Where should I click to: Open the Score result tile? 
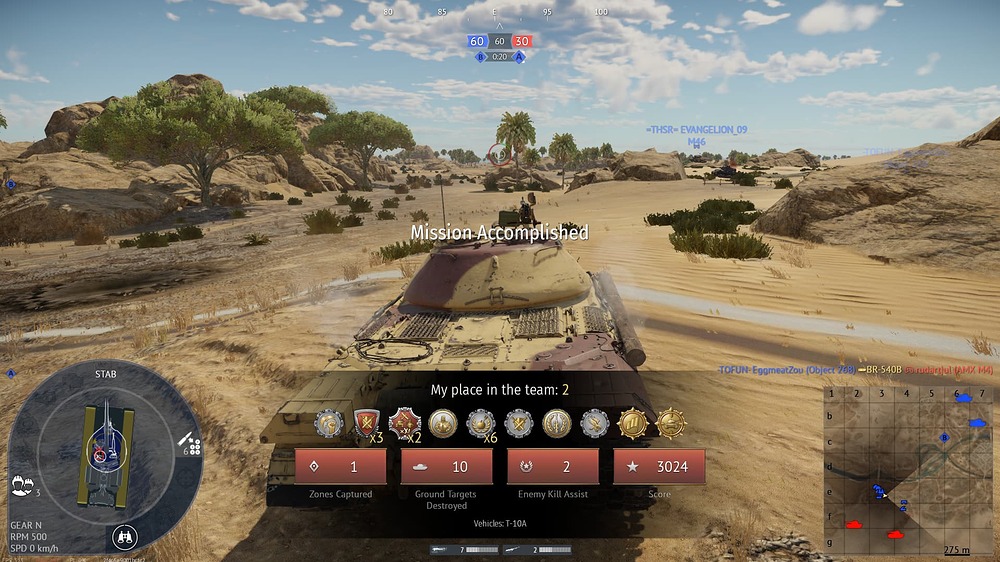[659, 466]
